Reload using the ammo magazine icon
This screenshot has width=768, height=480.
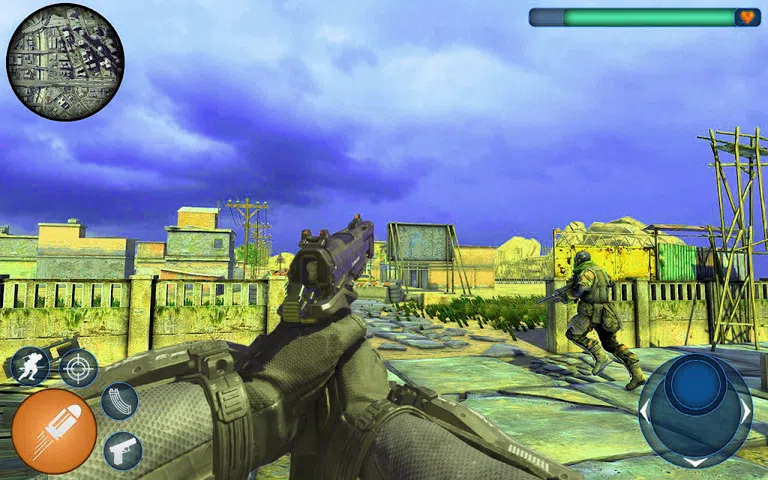pyautogui.click(x=119, y=401)
